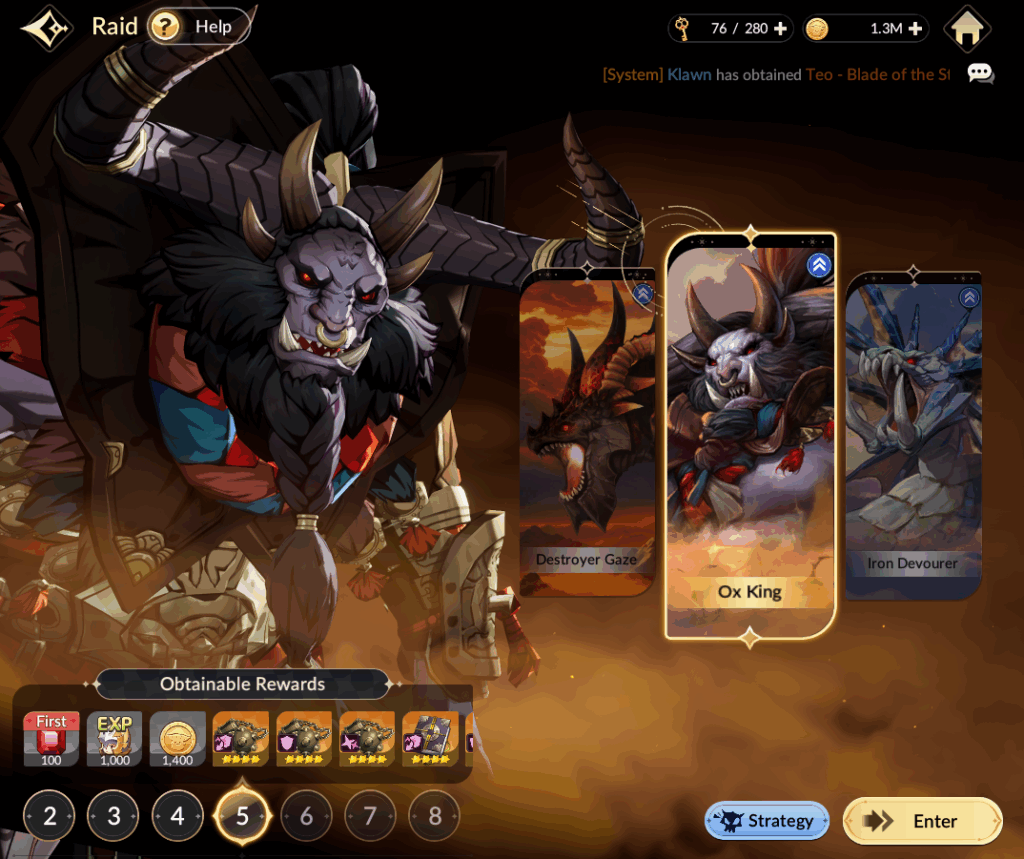Select difficulty level 8

434,817
